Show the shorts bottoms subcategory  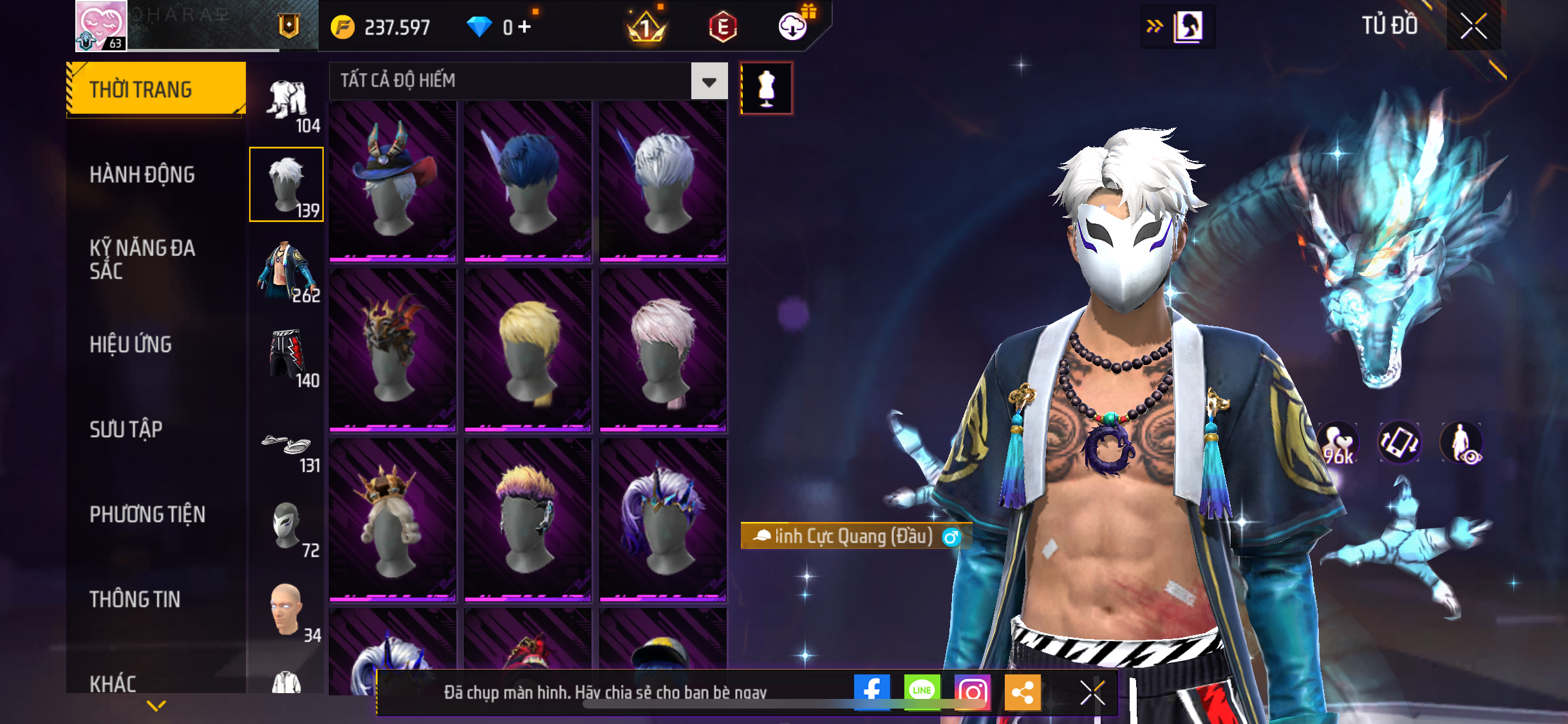286,355
